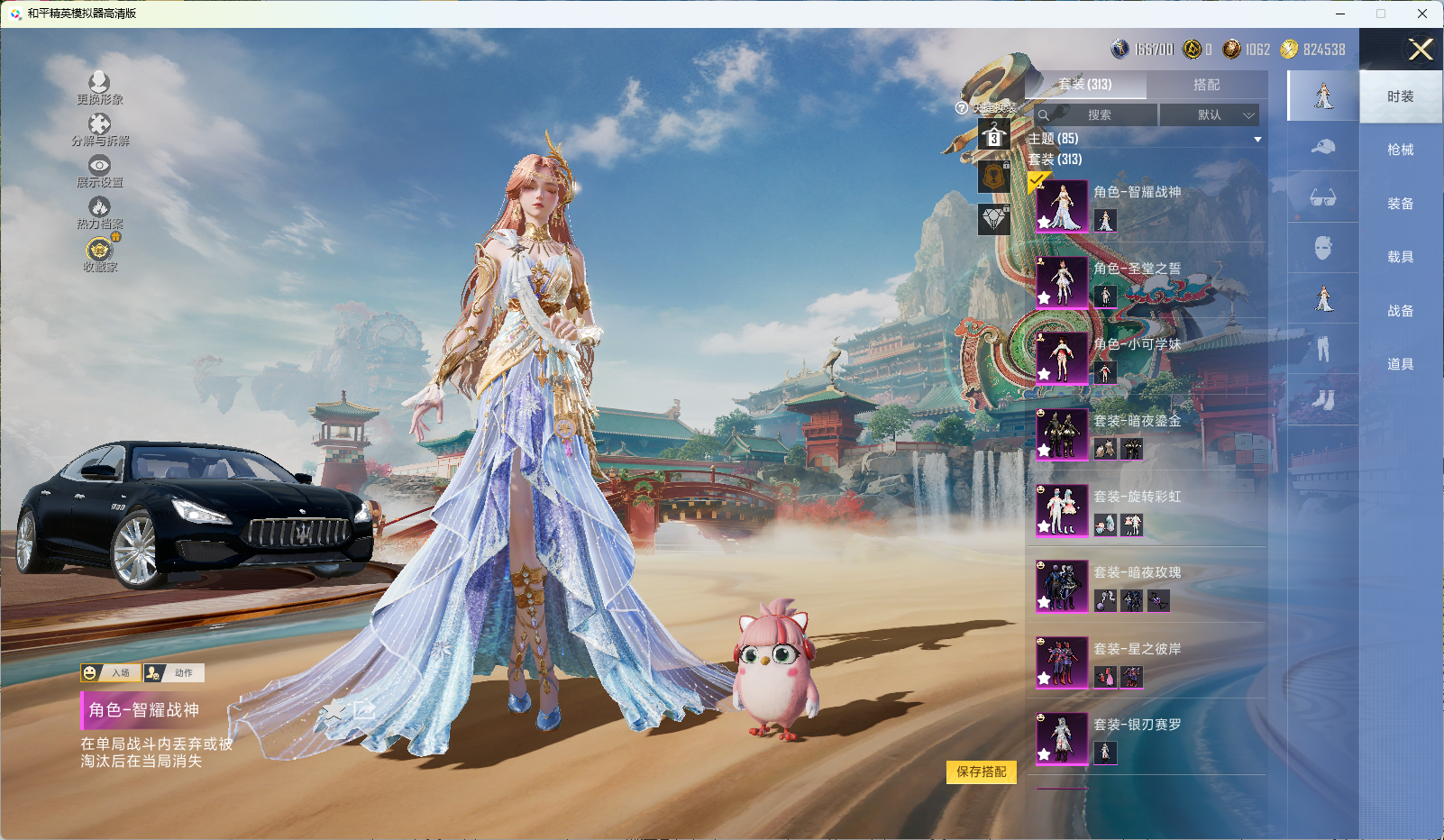Open the 默认 sort dropdown
The width and height of the screenshot is (1444, 840).
pos(1209,115)
